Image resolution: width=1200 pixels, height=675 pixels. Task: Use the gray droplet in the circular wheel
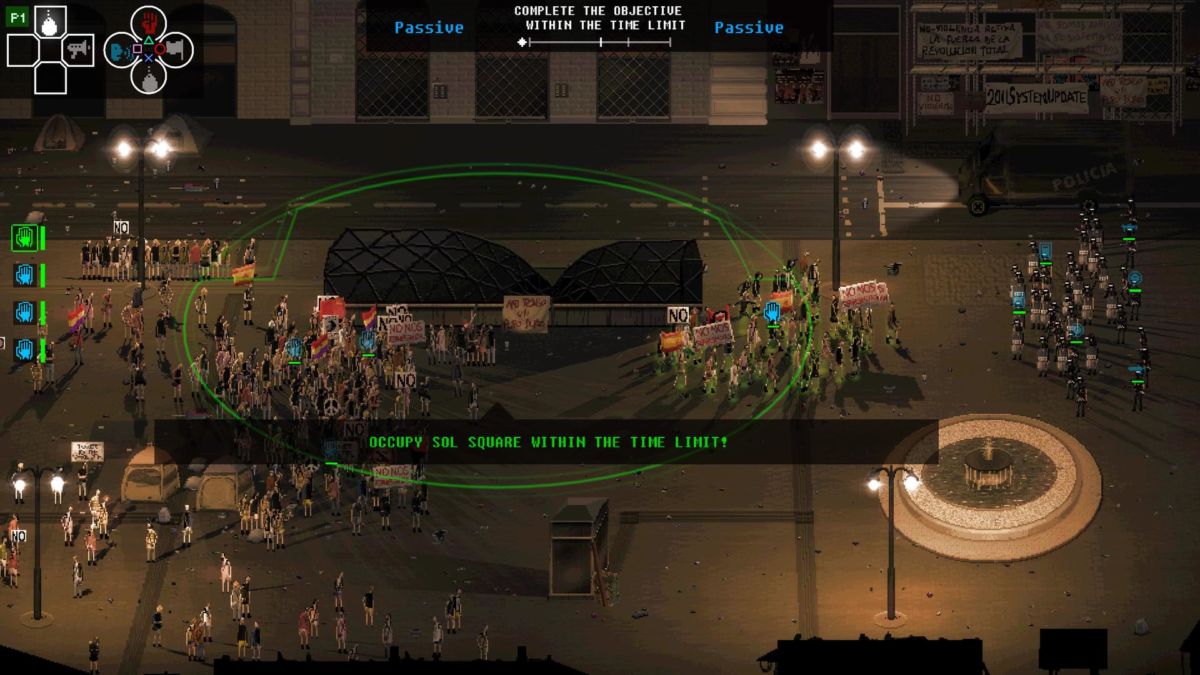pyautogui.click(x=148, y=78)
